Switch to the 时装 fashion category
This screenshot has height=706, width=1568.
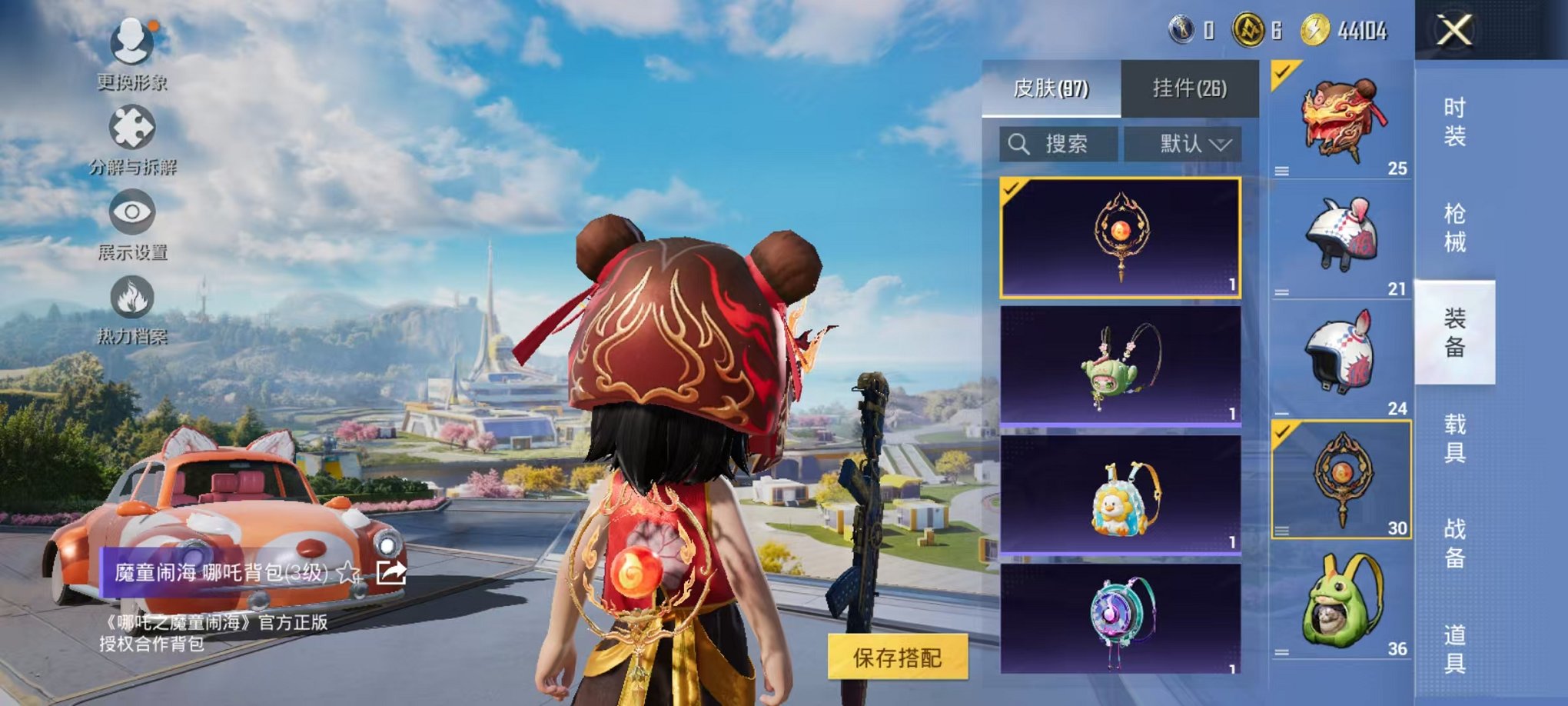coord(1454,122)
